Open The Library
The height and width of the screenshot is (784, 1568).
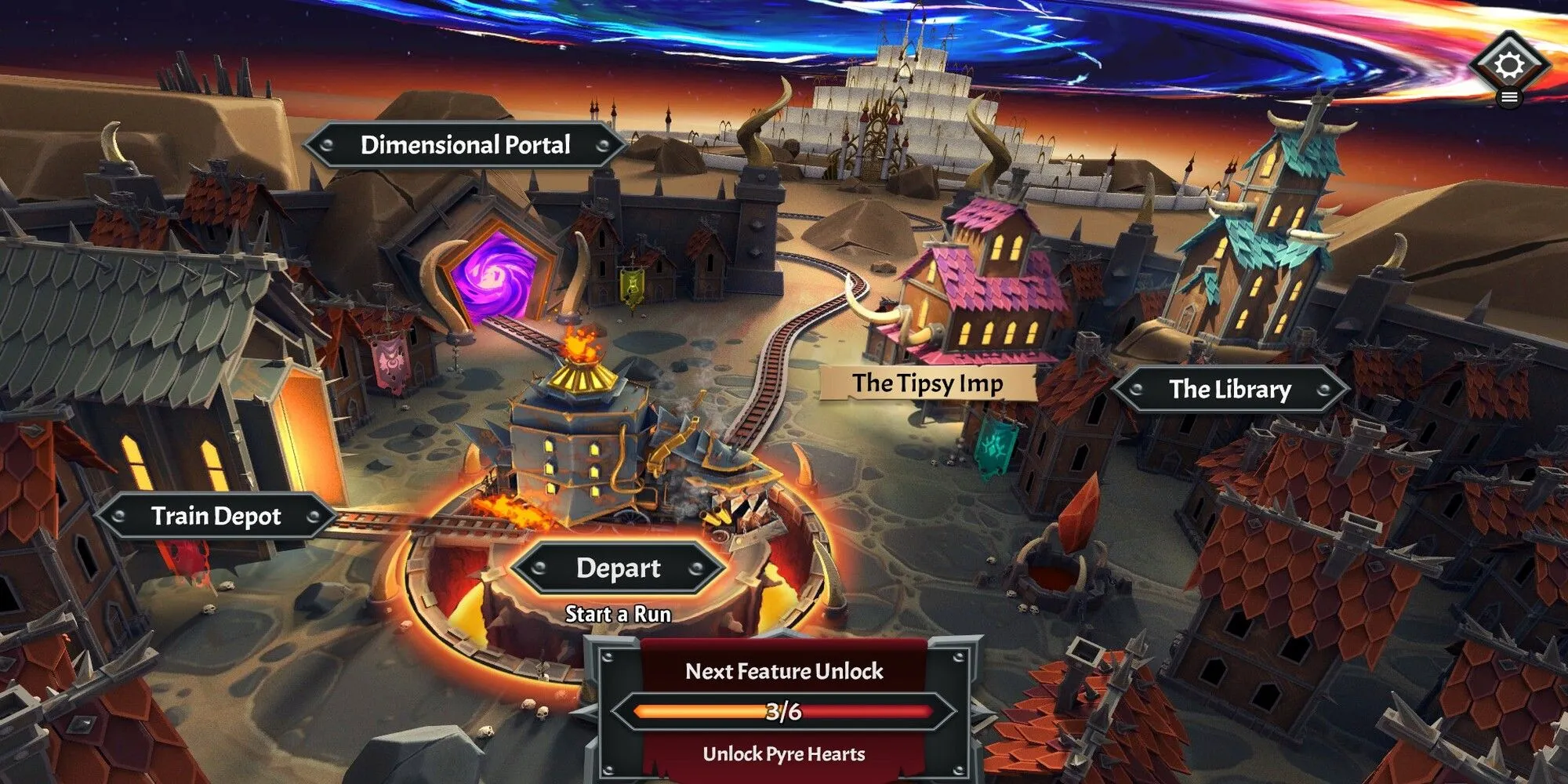point(1229,389)
